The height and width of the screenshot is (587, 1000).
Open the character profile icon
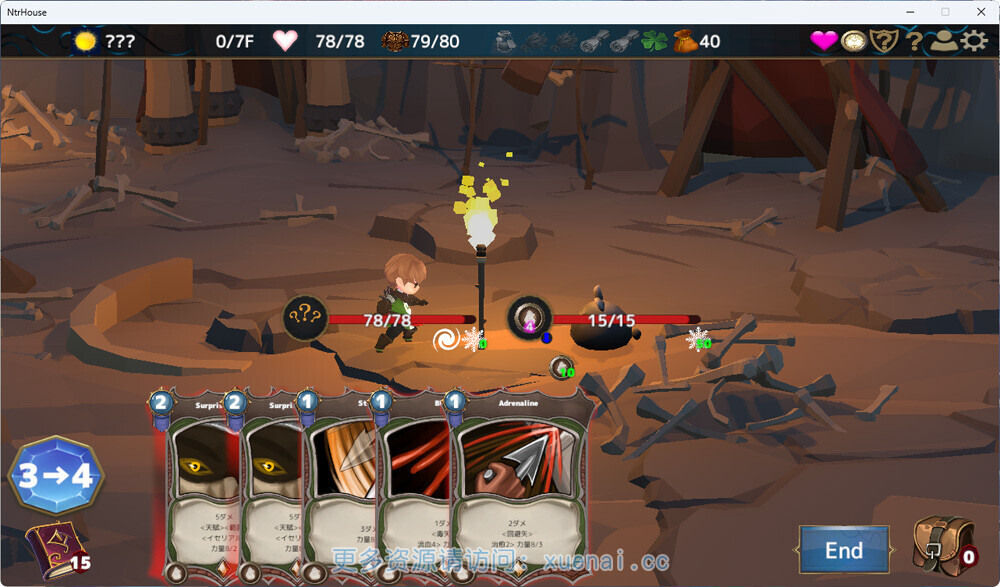coord(943,41)
